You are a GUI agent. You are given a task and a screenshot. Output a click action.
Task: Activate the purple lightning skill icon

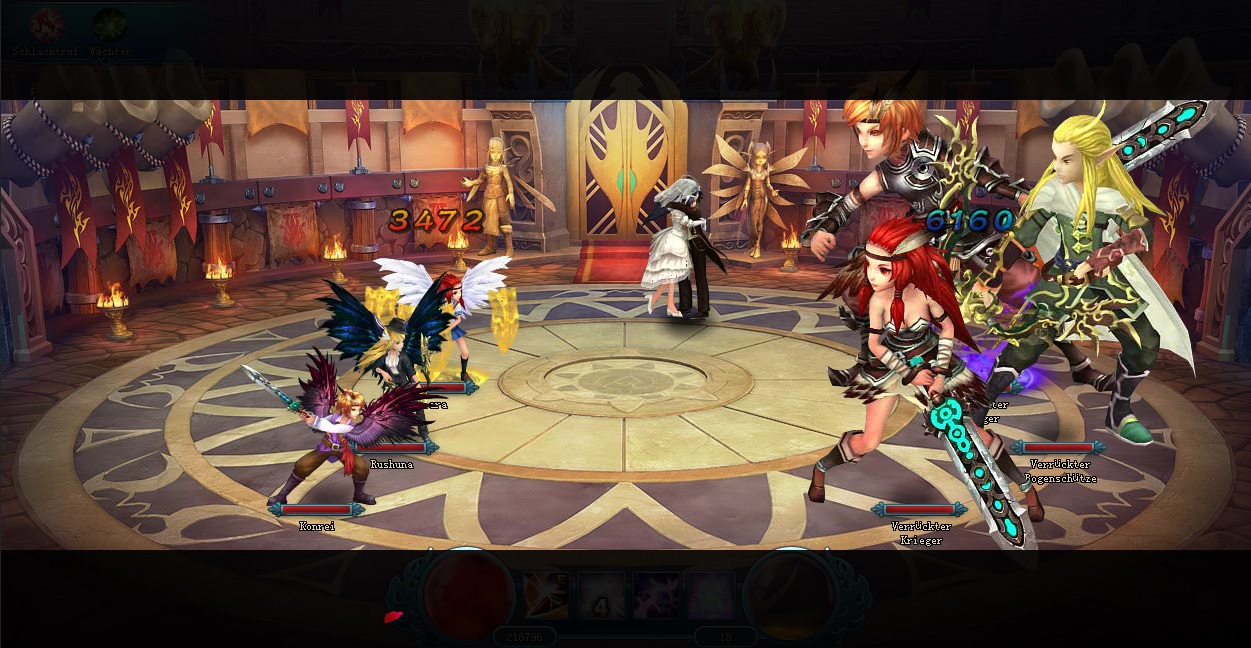click(x=656, y=595)
